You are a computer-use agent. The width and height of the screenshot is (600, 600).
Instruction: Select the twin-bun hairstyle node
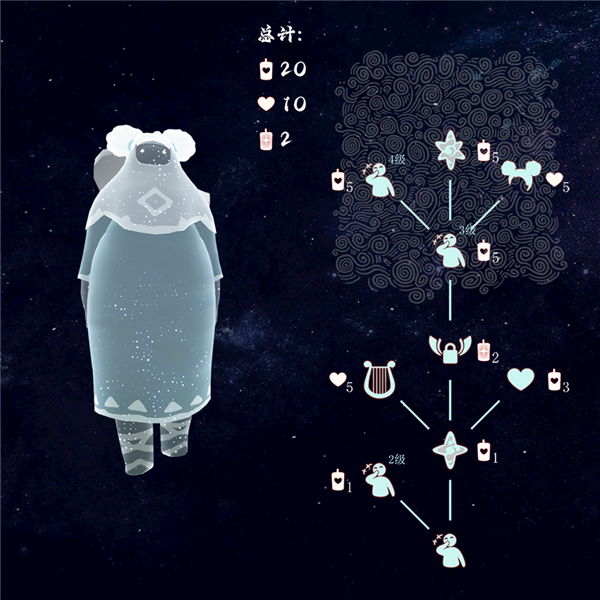(x=521, y=176)
